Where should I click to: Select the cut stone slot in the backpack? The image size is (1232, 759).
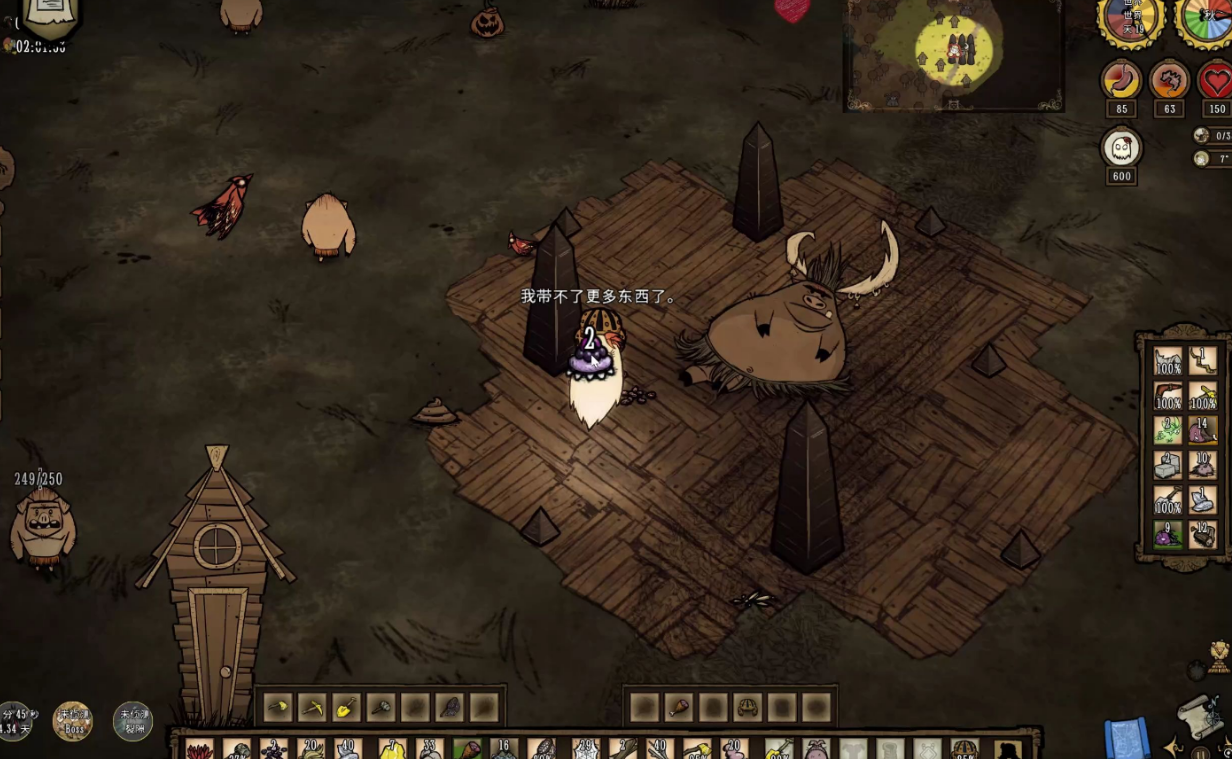pyautogui.click(x=1168, y=465)
